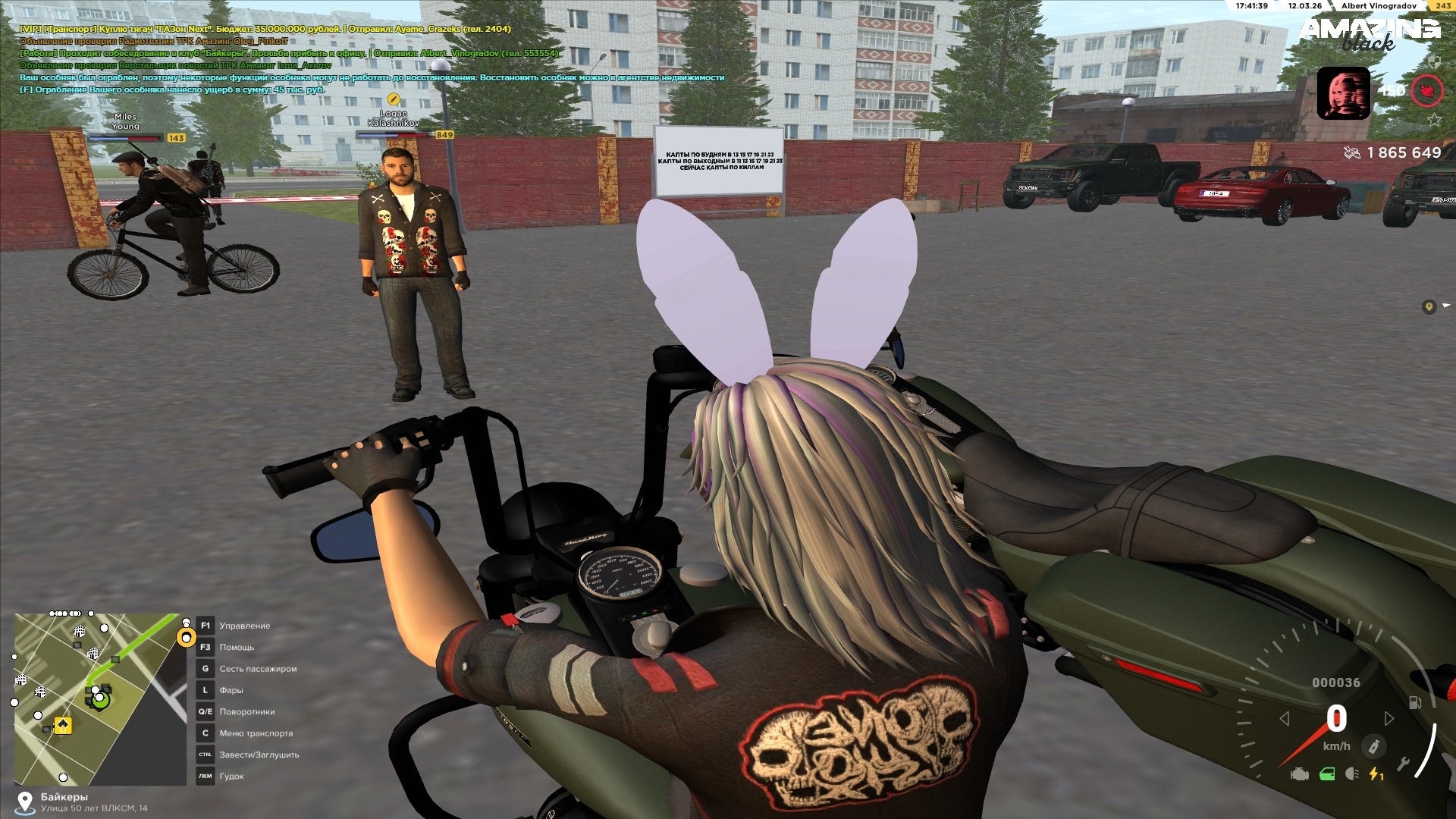Select the wrench repair icon

pyautogui.click(x=1403, y=764)
